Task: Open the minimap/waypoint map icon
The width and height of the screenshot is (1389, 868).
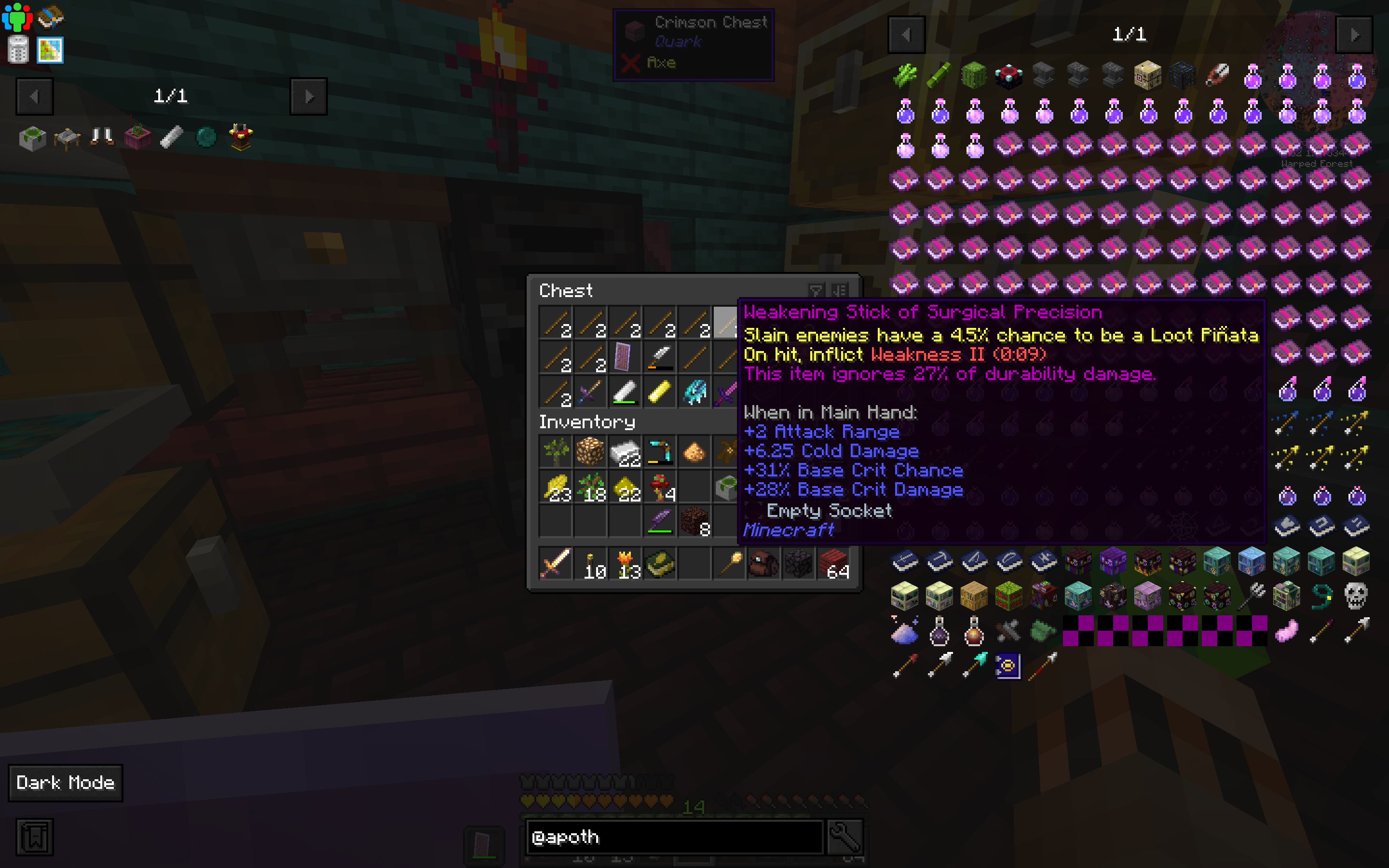Action: tap(51, 51)
